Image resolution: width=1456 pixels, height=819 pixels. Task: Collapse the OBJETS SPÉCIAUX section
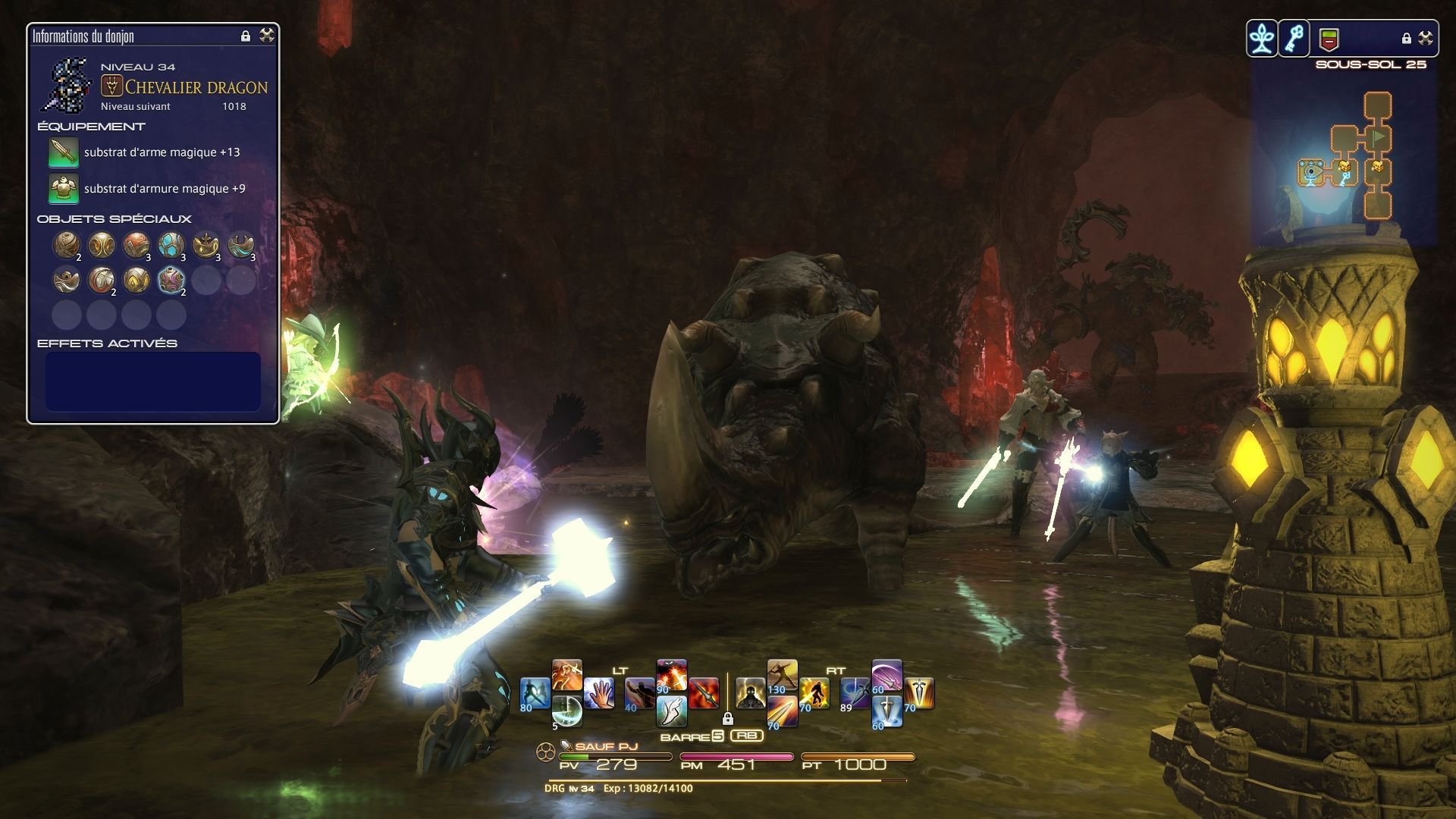click(x=114, y=218)
